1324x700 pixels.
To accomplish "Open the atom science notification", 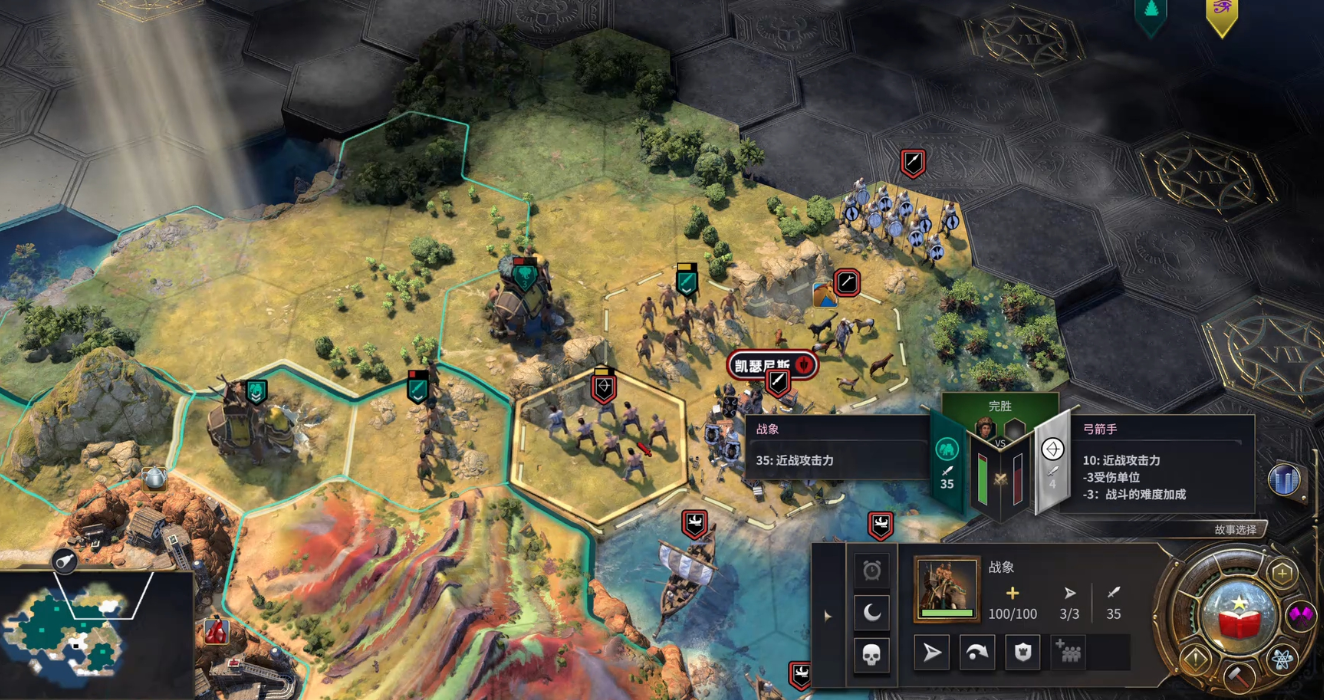I will click(1283, 658).
